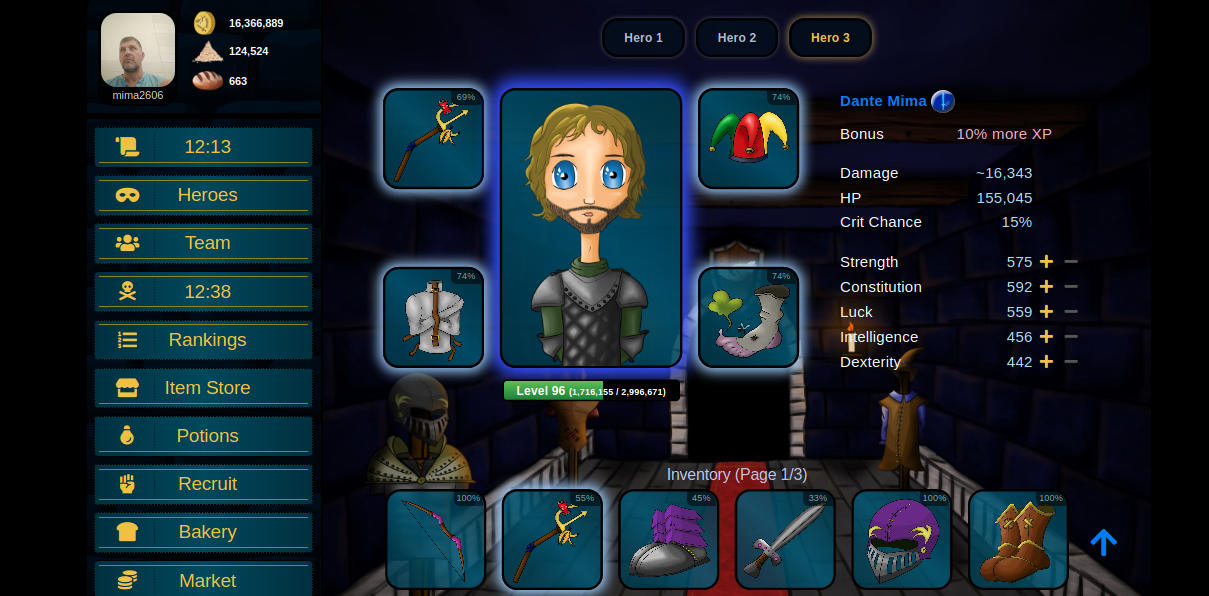This screenshot has width=1209, height=596.
Task: Switch to the Hero 1 tab
Action: tap(643, 38)
